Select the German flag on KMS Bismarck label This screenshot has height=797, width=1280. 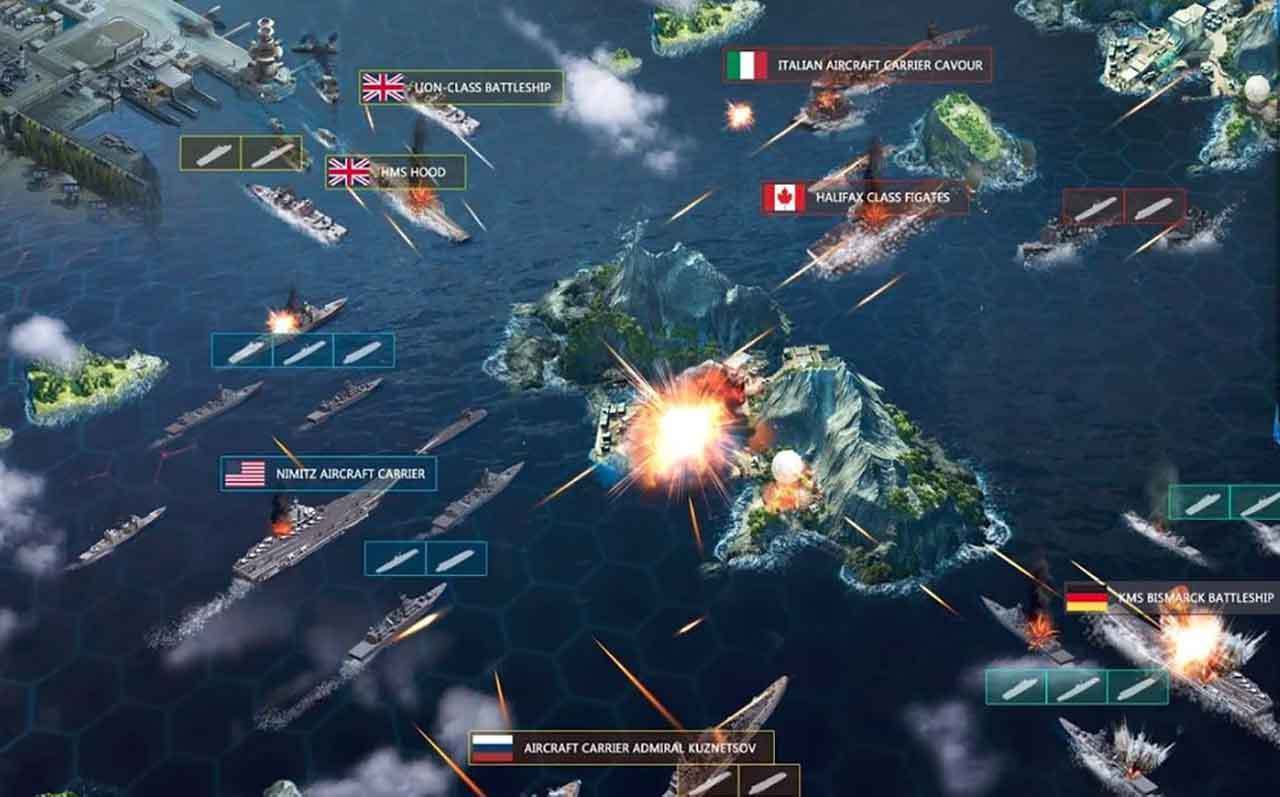(x=1086, y=599)
